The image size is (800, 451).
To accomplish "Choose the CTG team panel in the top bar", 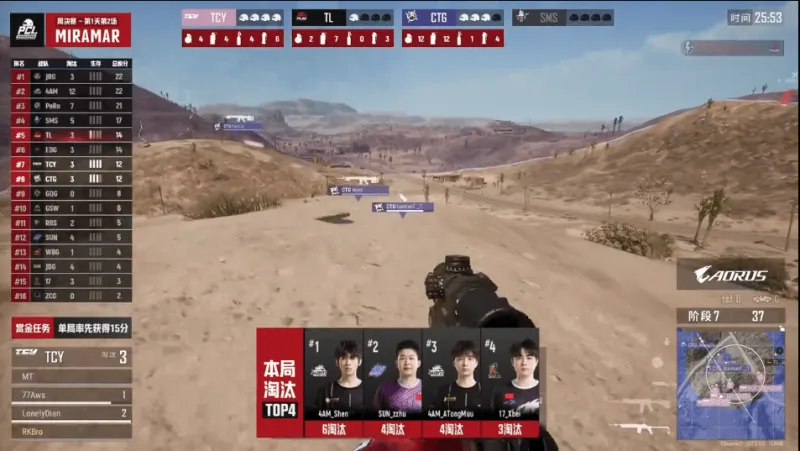I will tap(452, 17).
